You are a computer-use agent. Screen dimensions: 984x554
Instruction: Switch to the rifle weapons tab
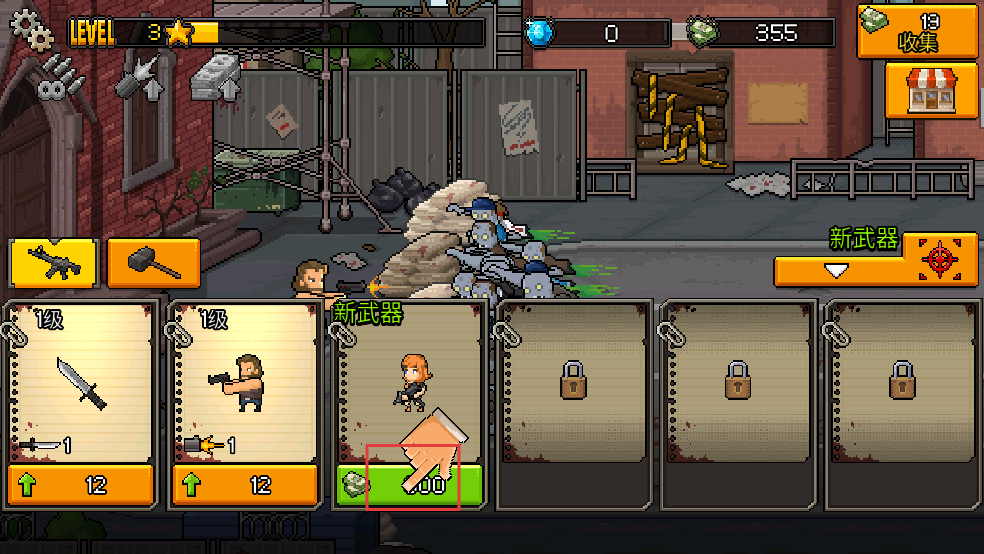[53, 263]
